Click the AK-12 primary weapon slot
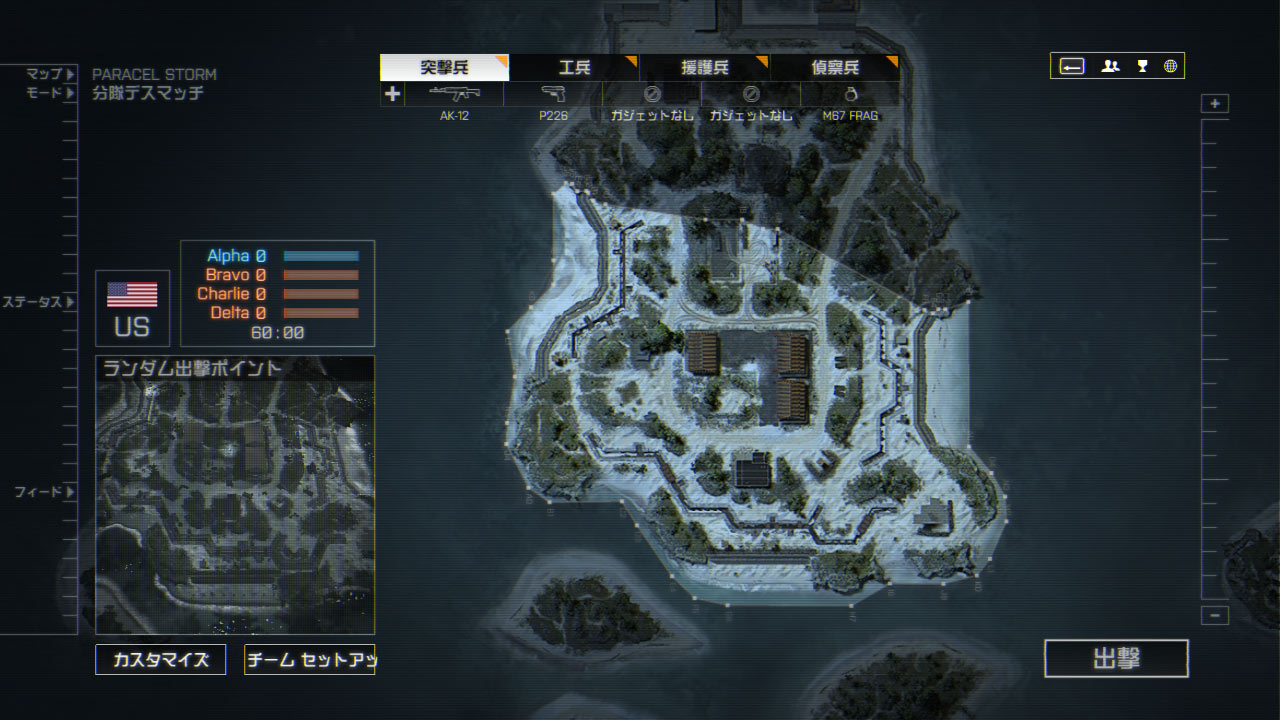This screenshot has width=1280, height=720. pos(454,94)
